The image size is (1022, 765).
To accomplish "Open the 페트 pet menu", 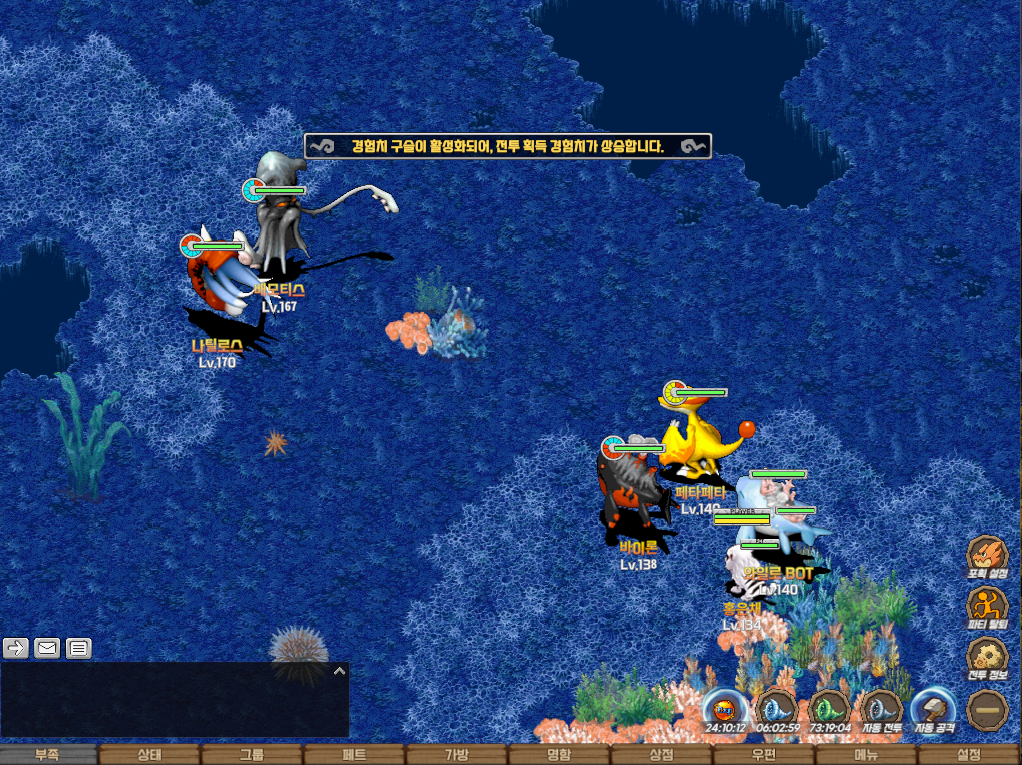I will (354, 755).
